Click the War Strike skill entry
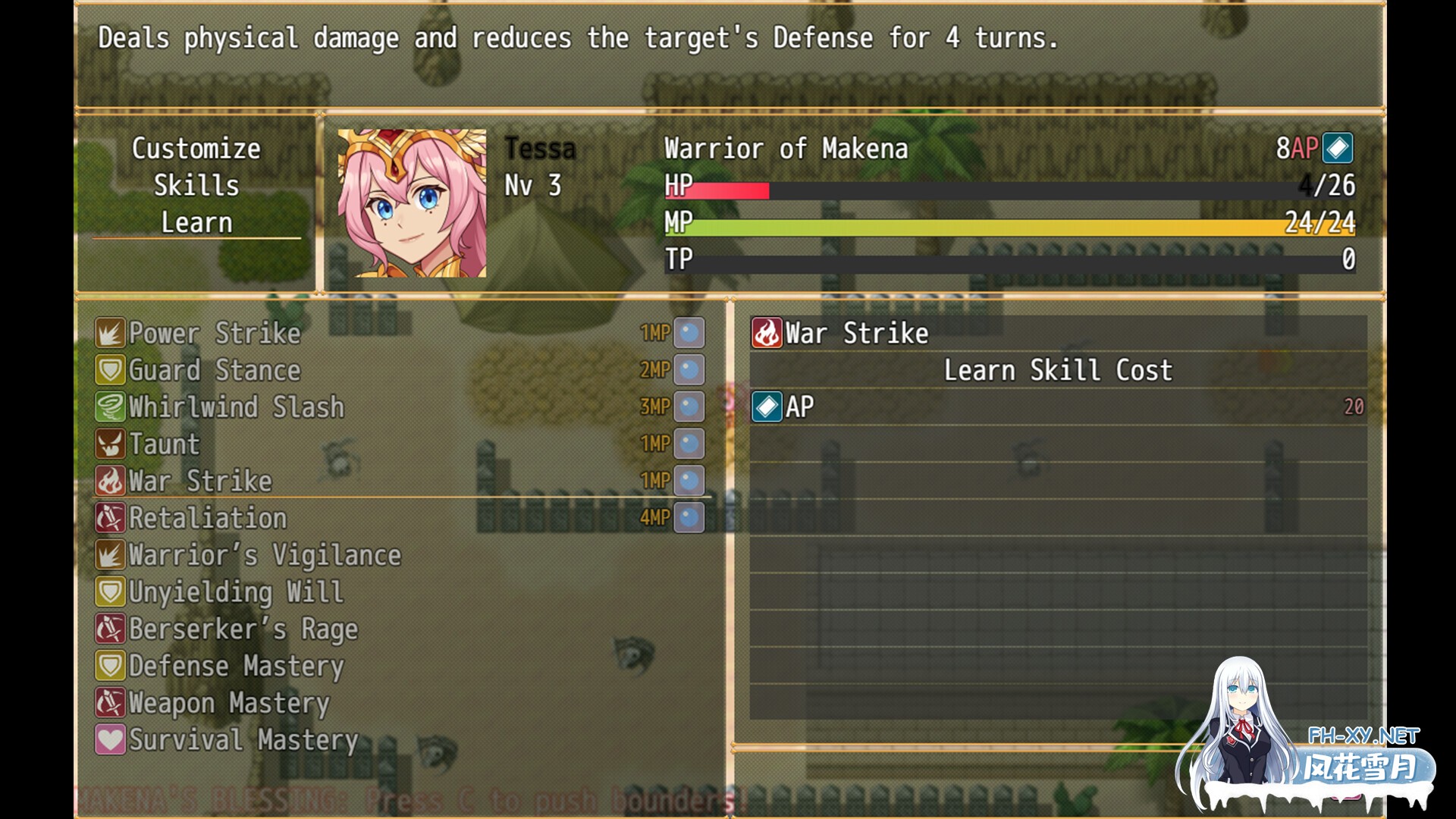1456x819 pixels. pyautogui.click(x=200, y=481)
